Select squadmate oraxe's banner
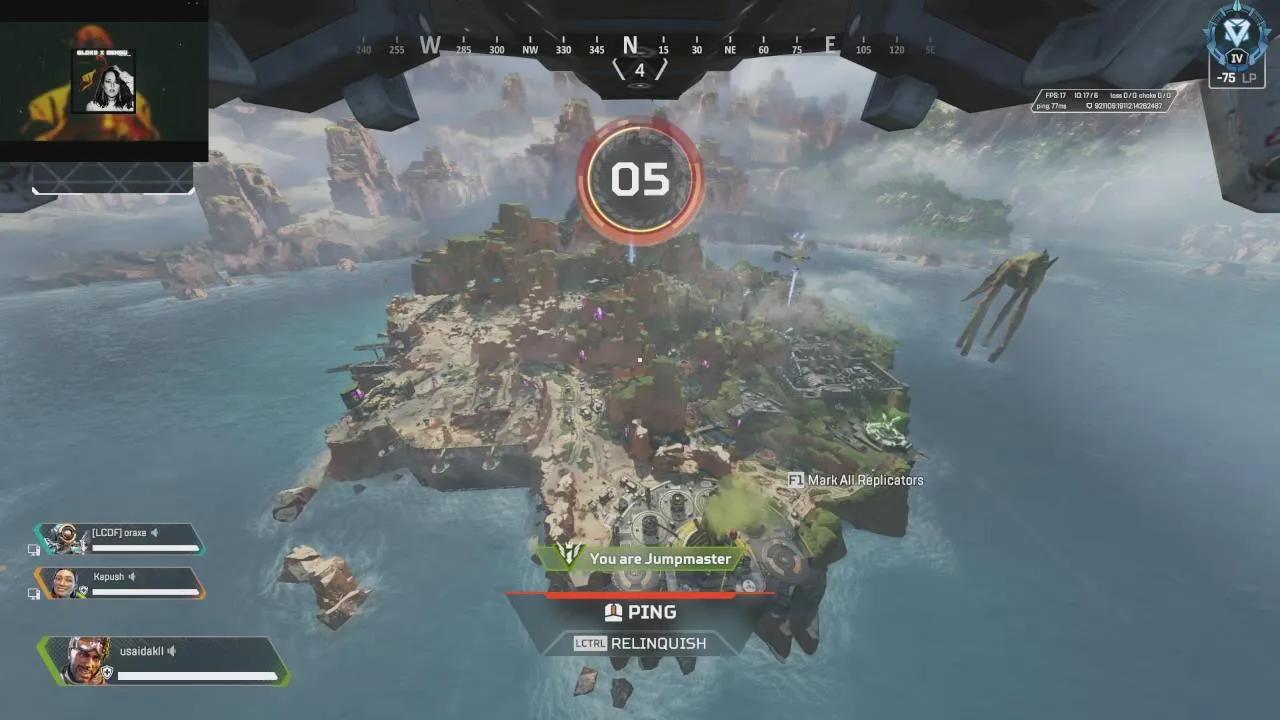Viewport: 1280px width, 720px height. [120, 538]
